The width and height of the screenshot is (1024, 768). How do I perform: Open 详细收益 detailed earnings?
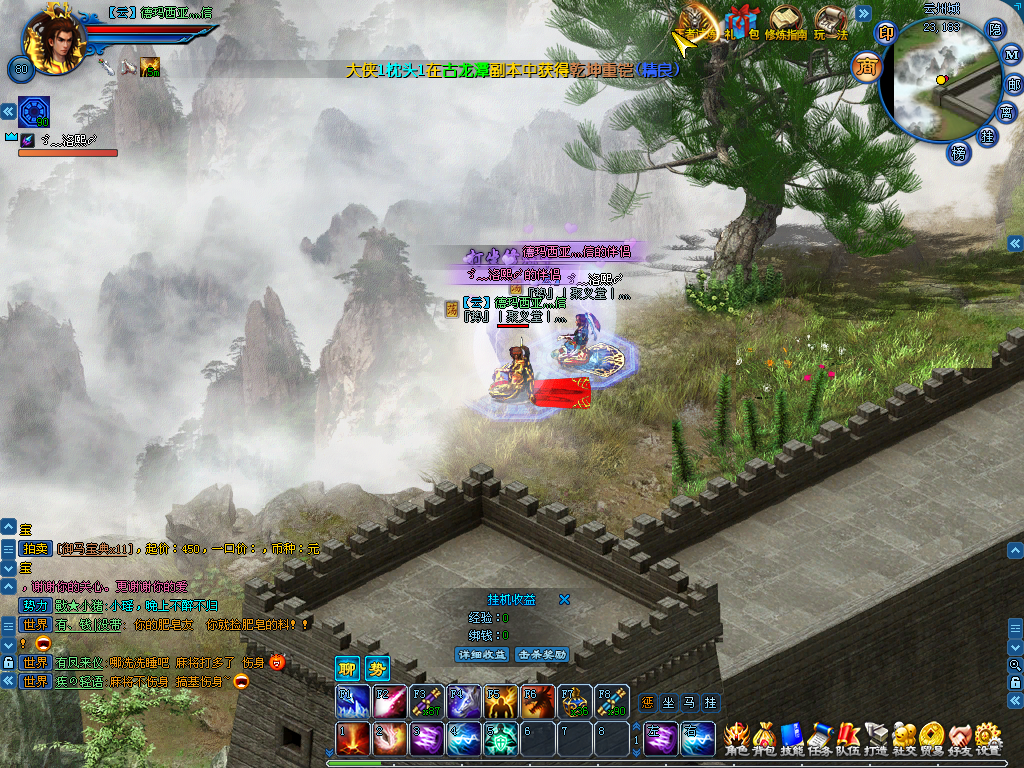(483, 654)
